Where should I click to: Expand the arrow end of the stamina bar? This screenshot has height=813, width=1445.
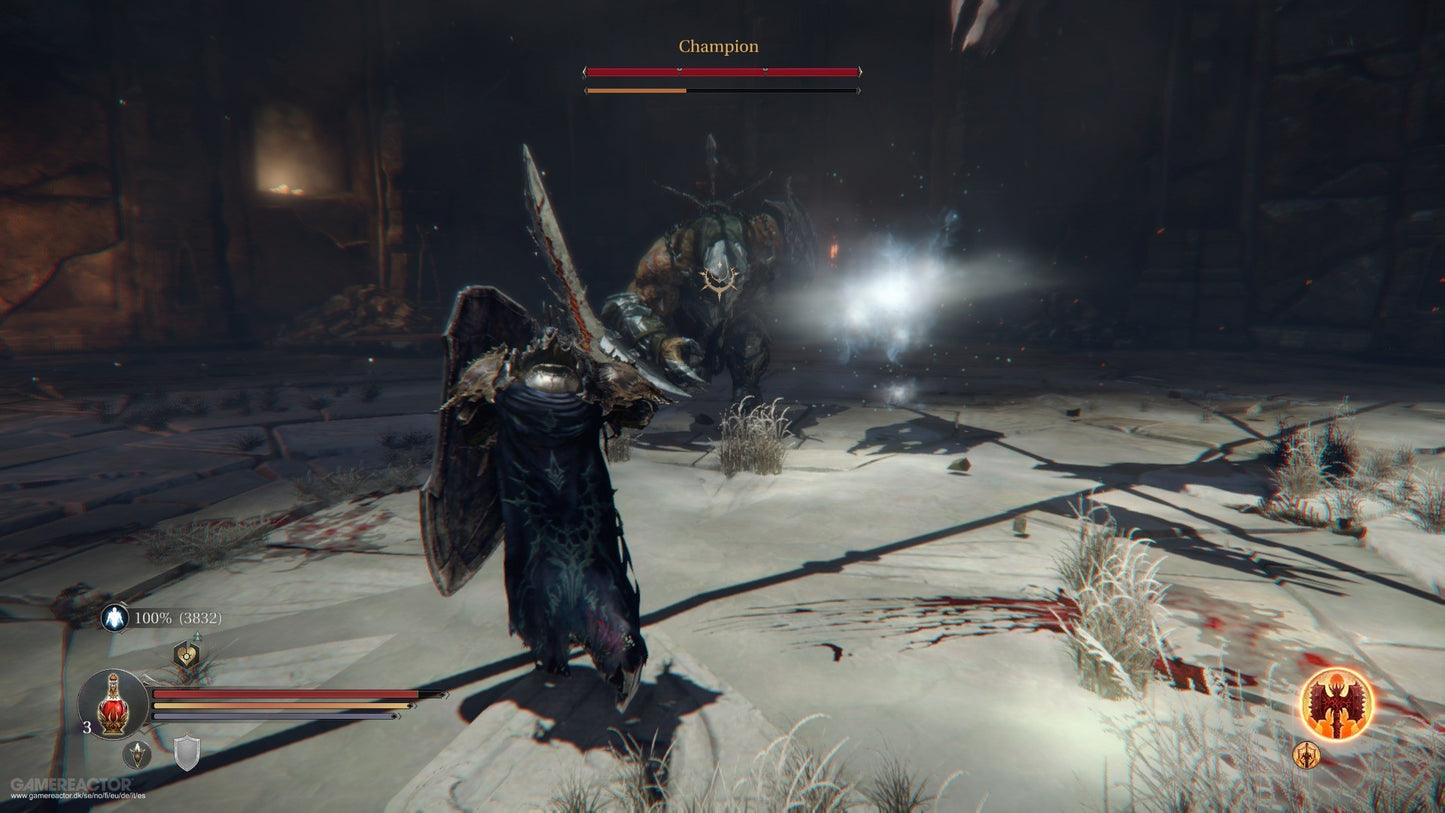(414, 706)
